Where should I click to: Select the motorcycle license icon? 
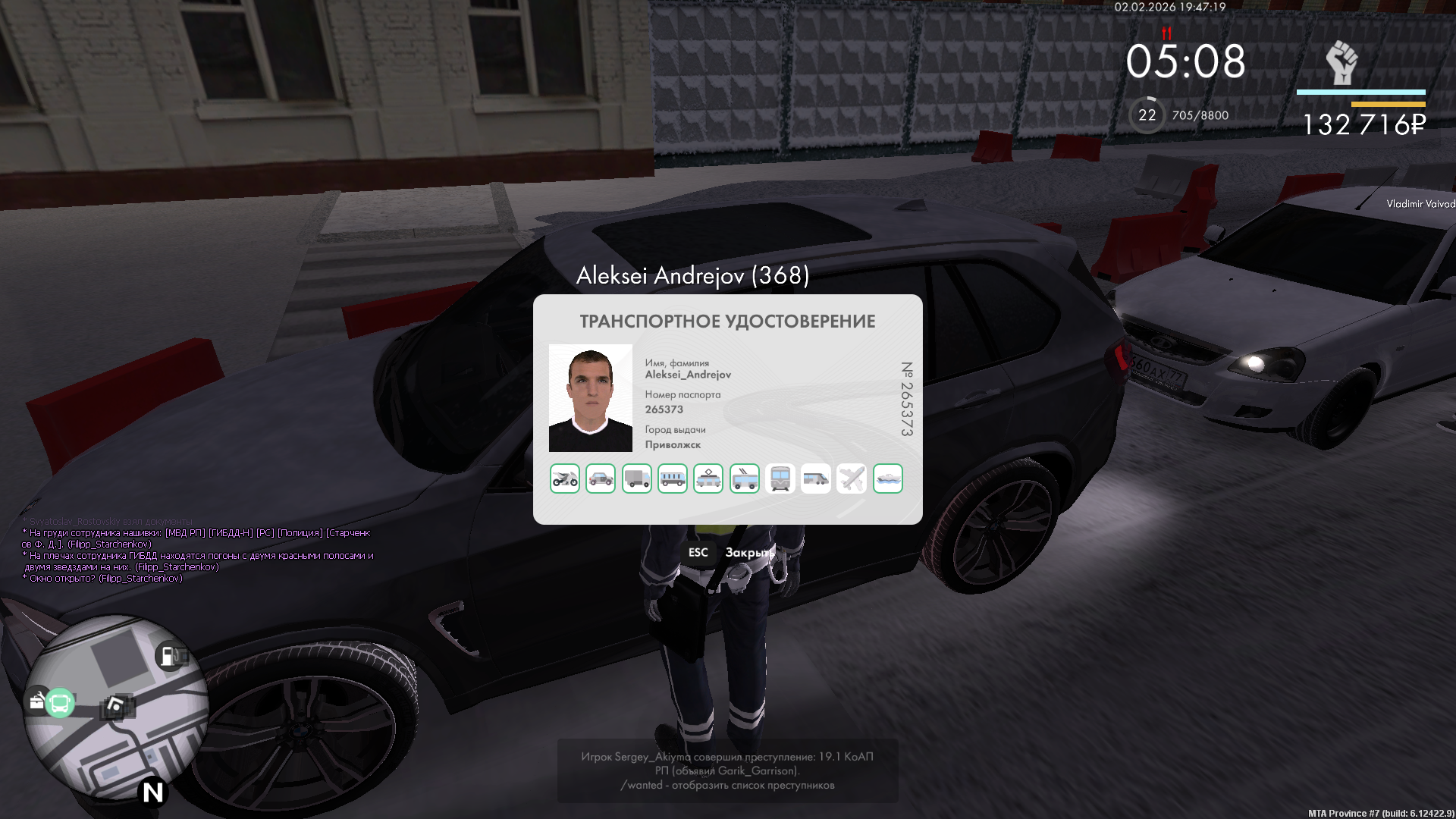(x=565, y=479)
